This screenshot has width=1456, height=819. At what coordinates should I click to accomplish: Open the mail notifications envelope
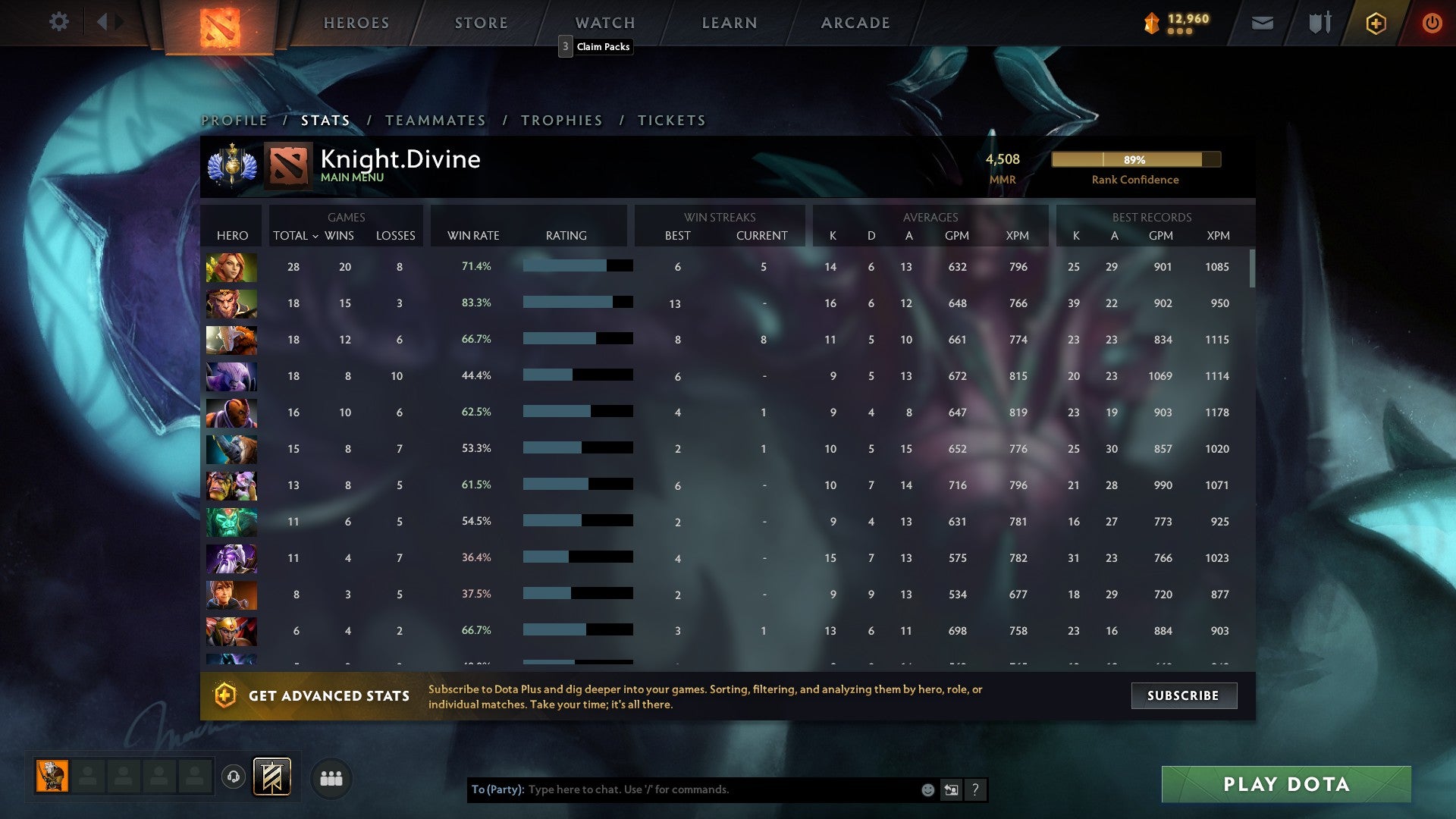point(1262,24)
